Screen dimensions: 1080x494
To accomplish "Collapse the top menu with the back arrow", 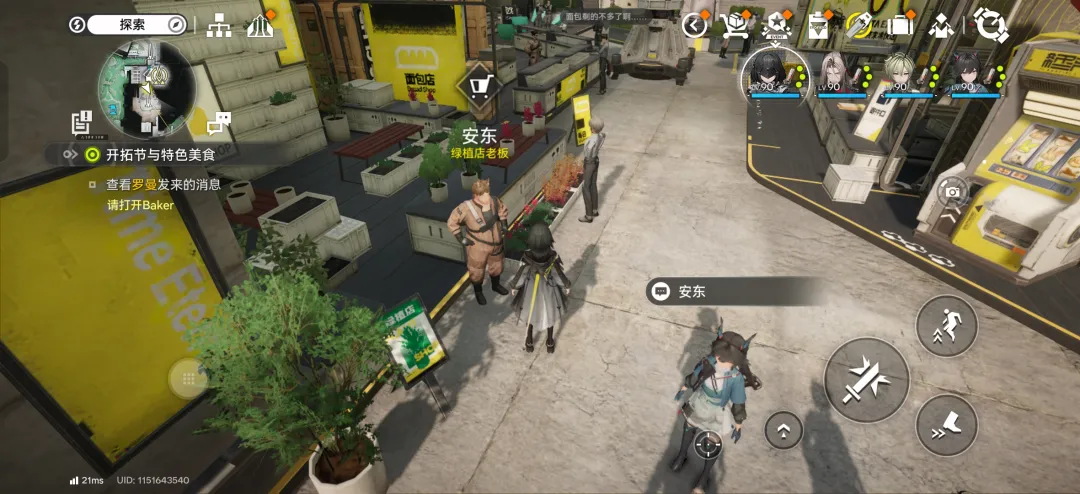I will 694,25.
